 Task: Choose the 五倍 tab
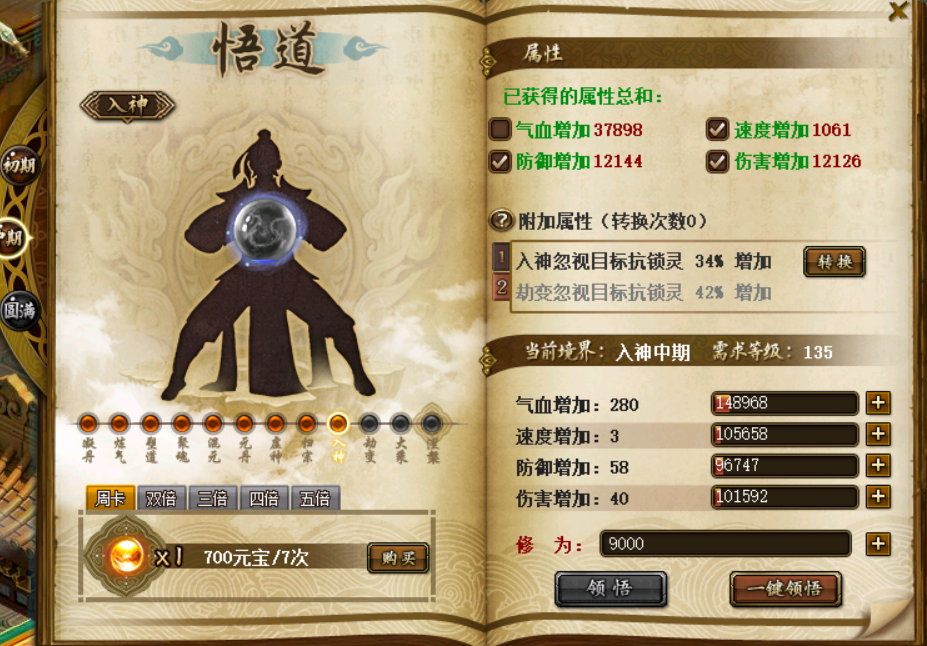coord(314,498)
